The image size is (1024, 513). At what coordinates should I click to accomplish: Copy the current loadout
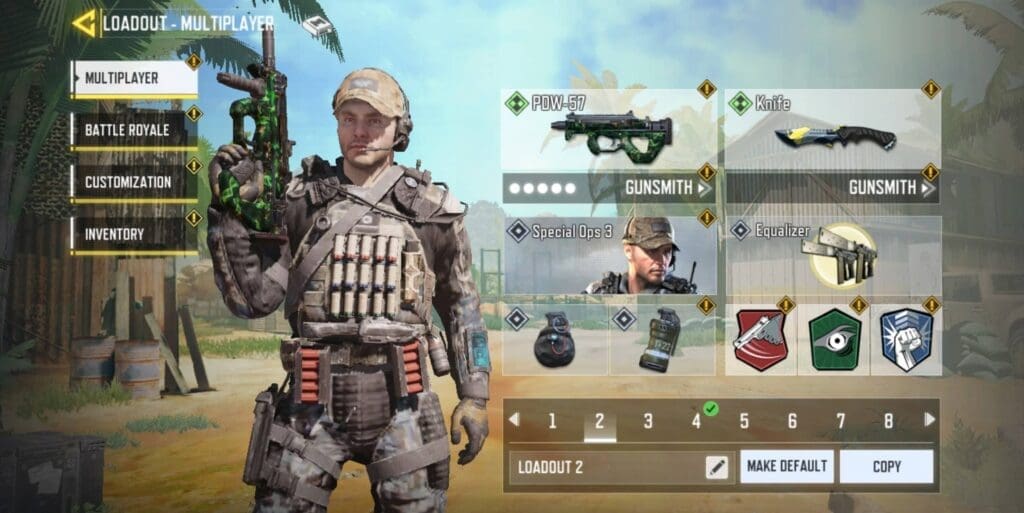coord(886,466)
